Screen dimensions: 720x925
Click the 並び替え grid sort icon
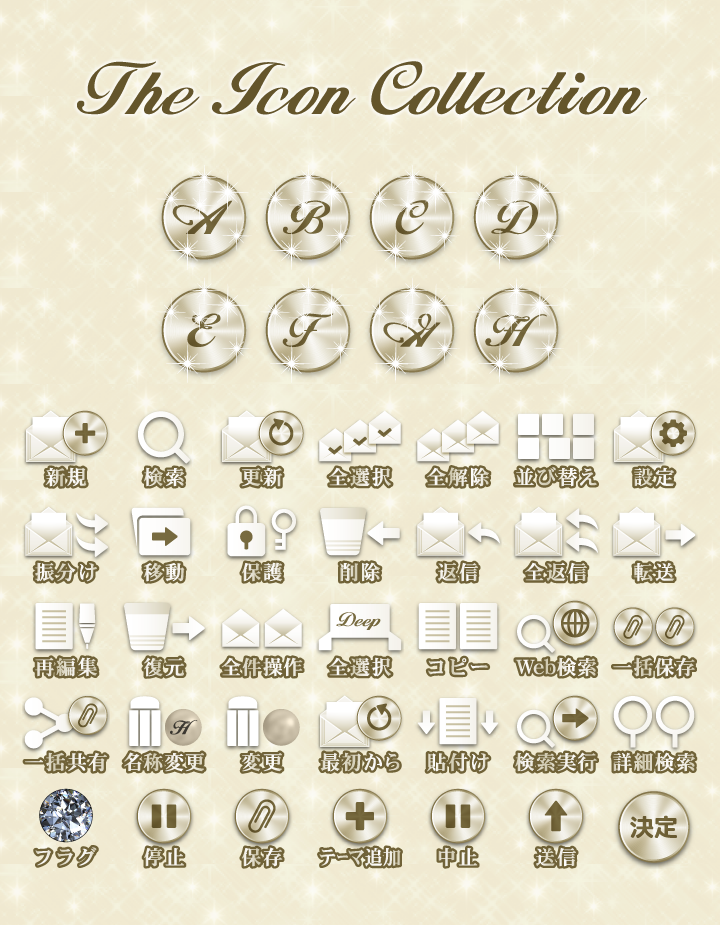click(x=555, y=438)
